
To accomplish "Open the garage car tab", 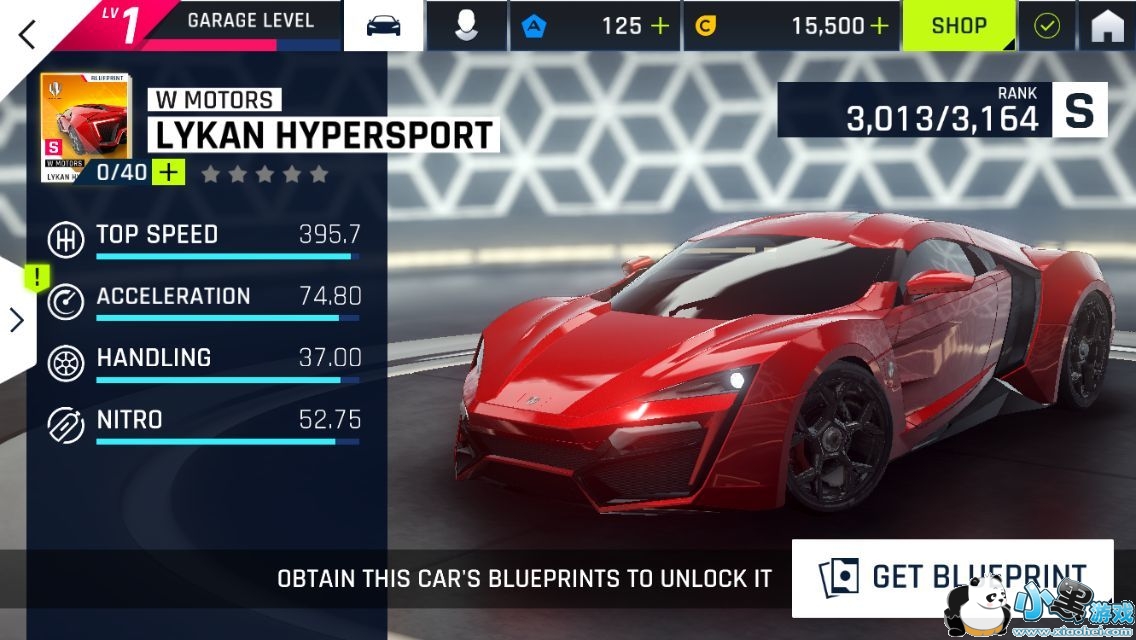I will (x=383, y=26).
